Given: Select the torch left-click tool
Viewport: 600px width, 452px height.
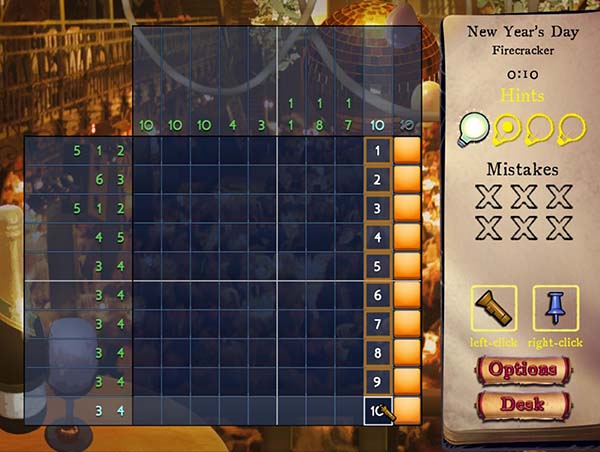Looking at the screenshot, I should tap(494, 309).
